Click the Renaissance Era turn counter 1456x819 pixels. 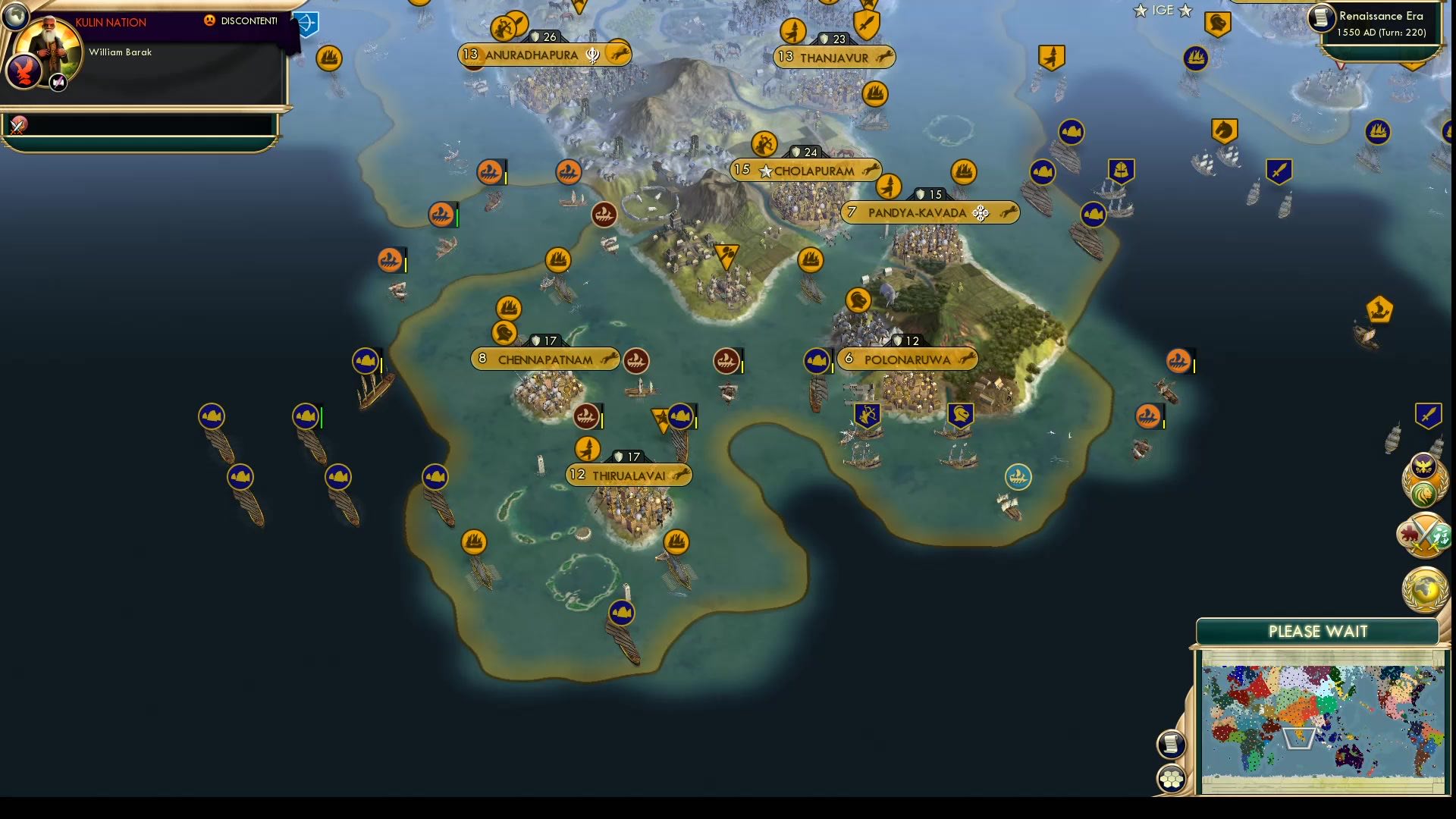(x=1382, y=23)
